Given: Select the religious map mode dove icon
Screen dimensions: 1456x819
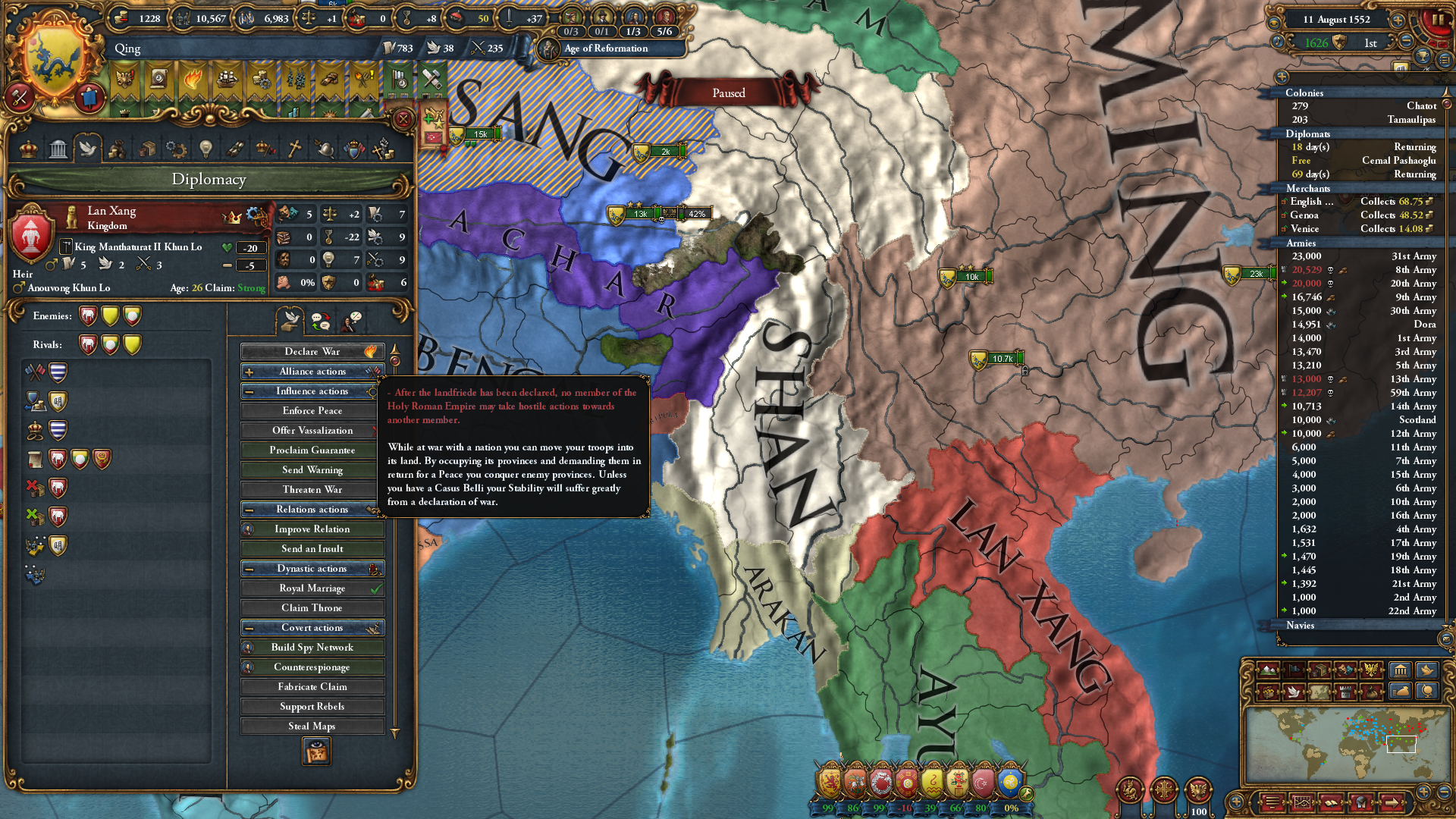Looking at the screenshot, I should (x=1293, y=692).
